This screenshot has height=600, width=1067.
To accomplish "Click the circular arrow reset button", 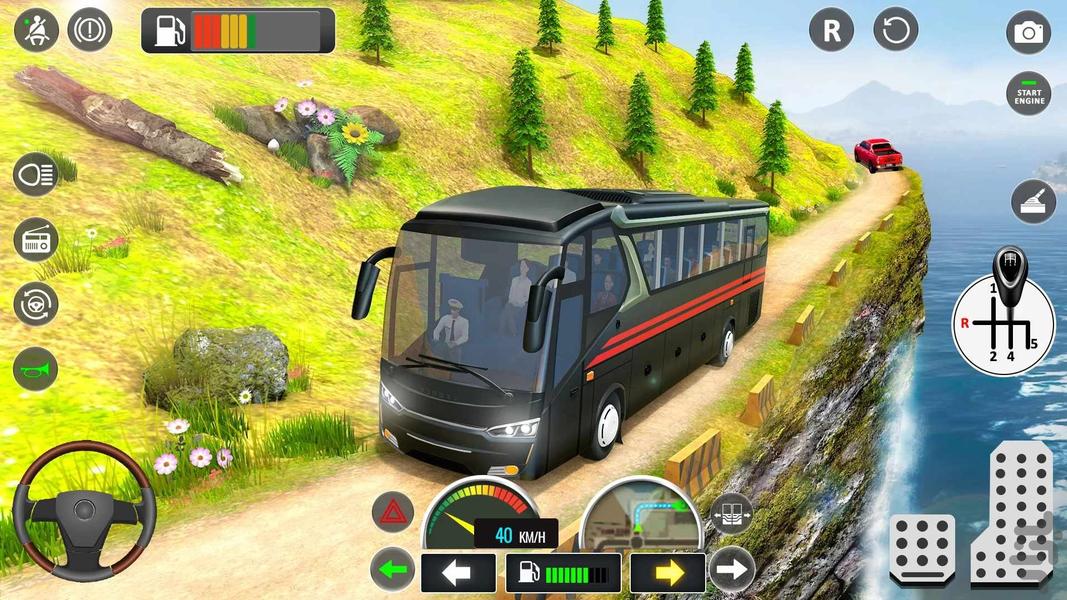I will (x=896, y=30).
